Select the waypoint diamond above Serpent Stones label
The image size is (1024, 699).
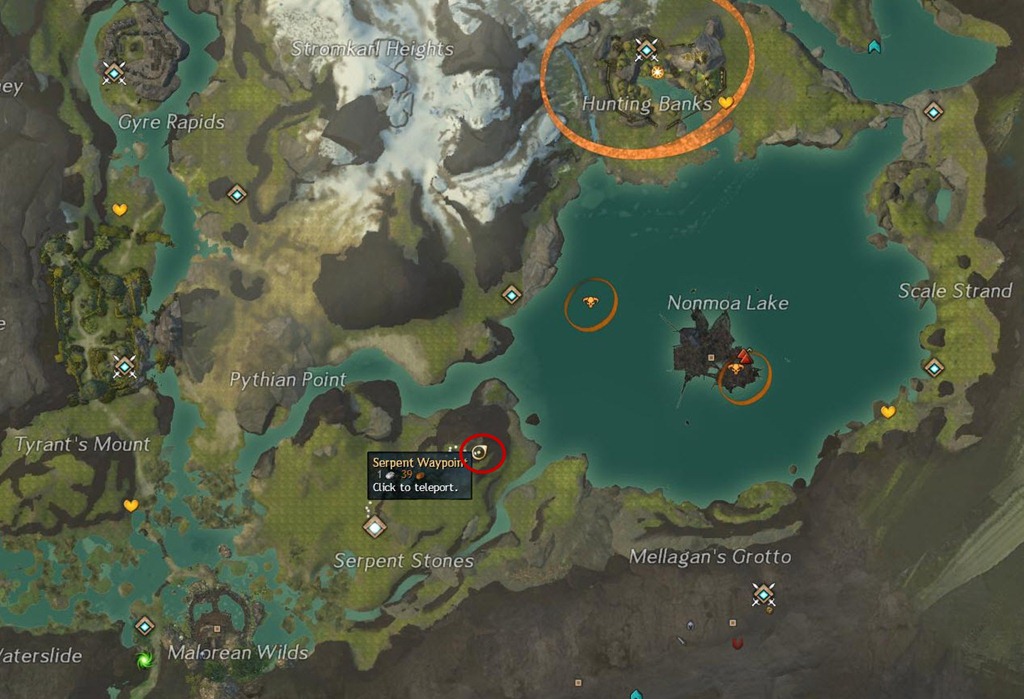coord(375,526)
